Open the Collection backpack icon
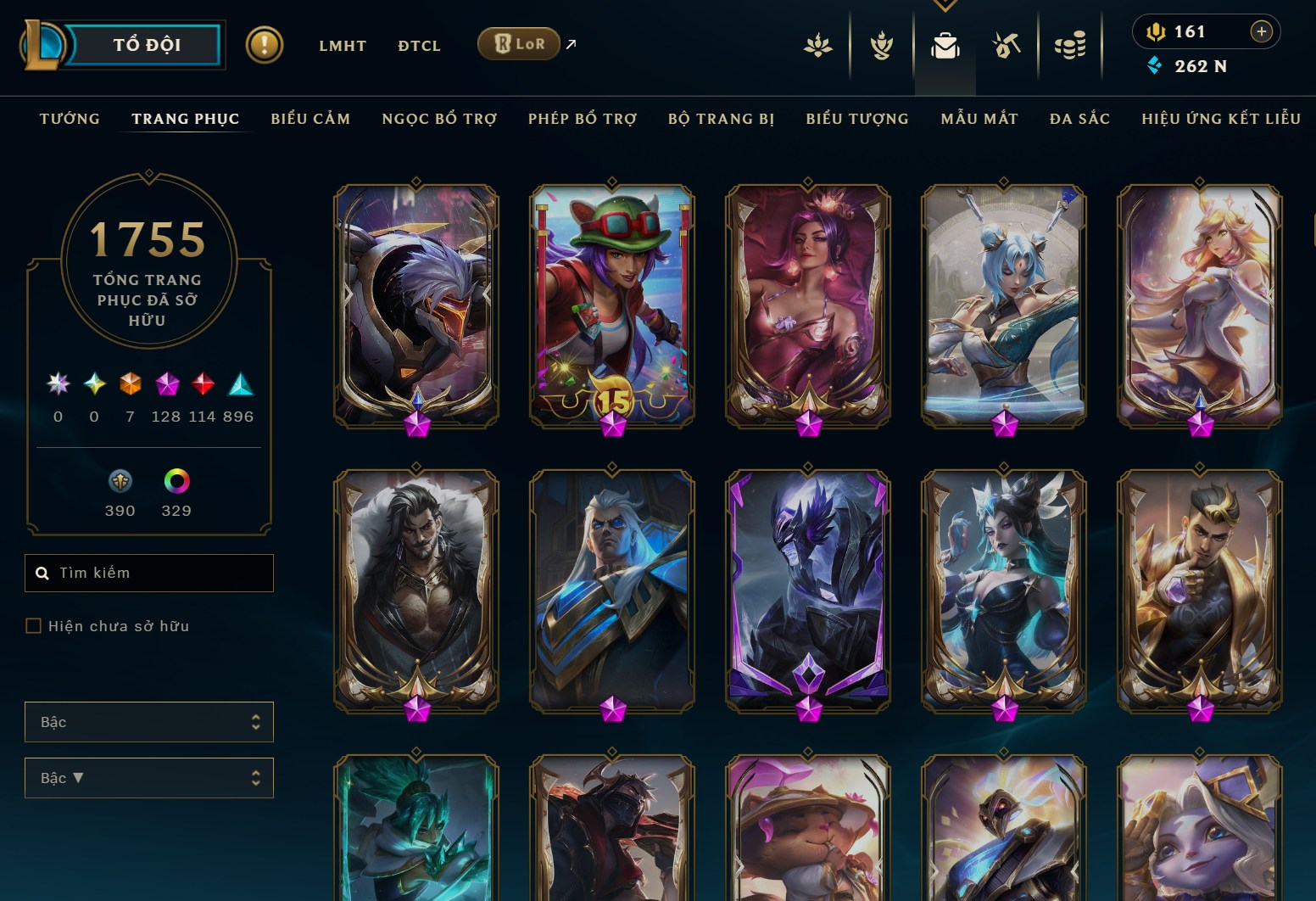The height and width of the screenshot is (901, 1316). pyautogui.click(x=945, y=47)
